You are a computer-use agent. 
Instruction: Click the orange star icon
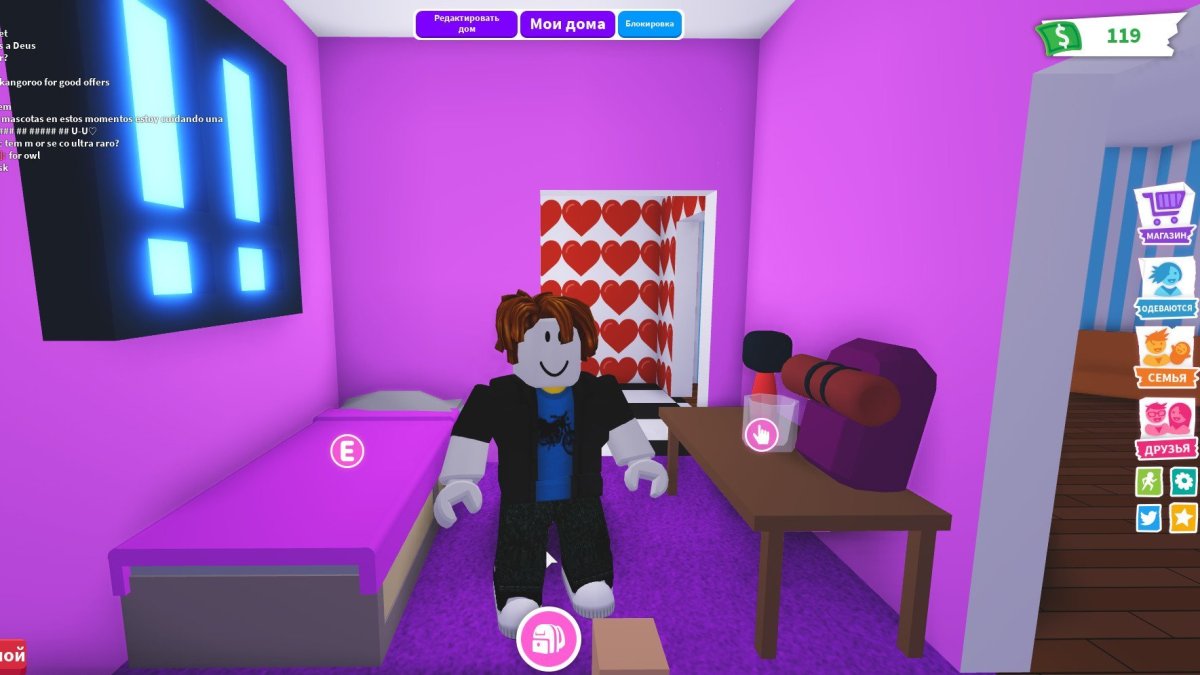(x=1184, y=517)
